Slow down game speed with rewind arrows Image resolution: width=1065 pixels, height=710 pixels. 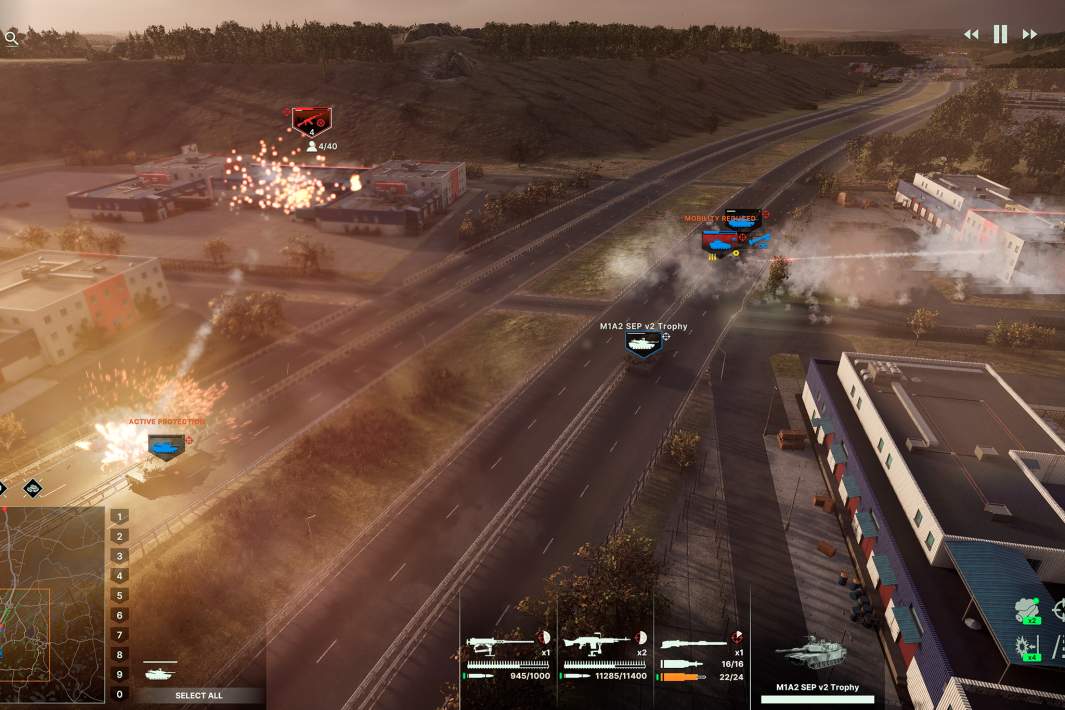[x=971, y=34]
